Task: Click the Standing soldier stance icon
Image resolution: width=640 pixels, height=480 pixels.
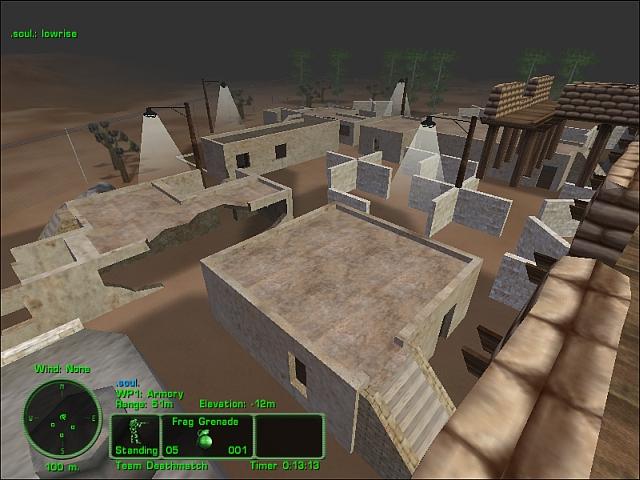Action: [135, 434]
